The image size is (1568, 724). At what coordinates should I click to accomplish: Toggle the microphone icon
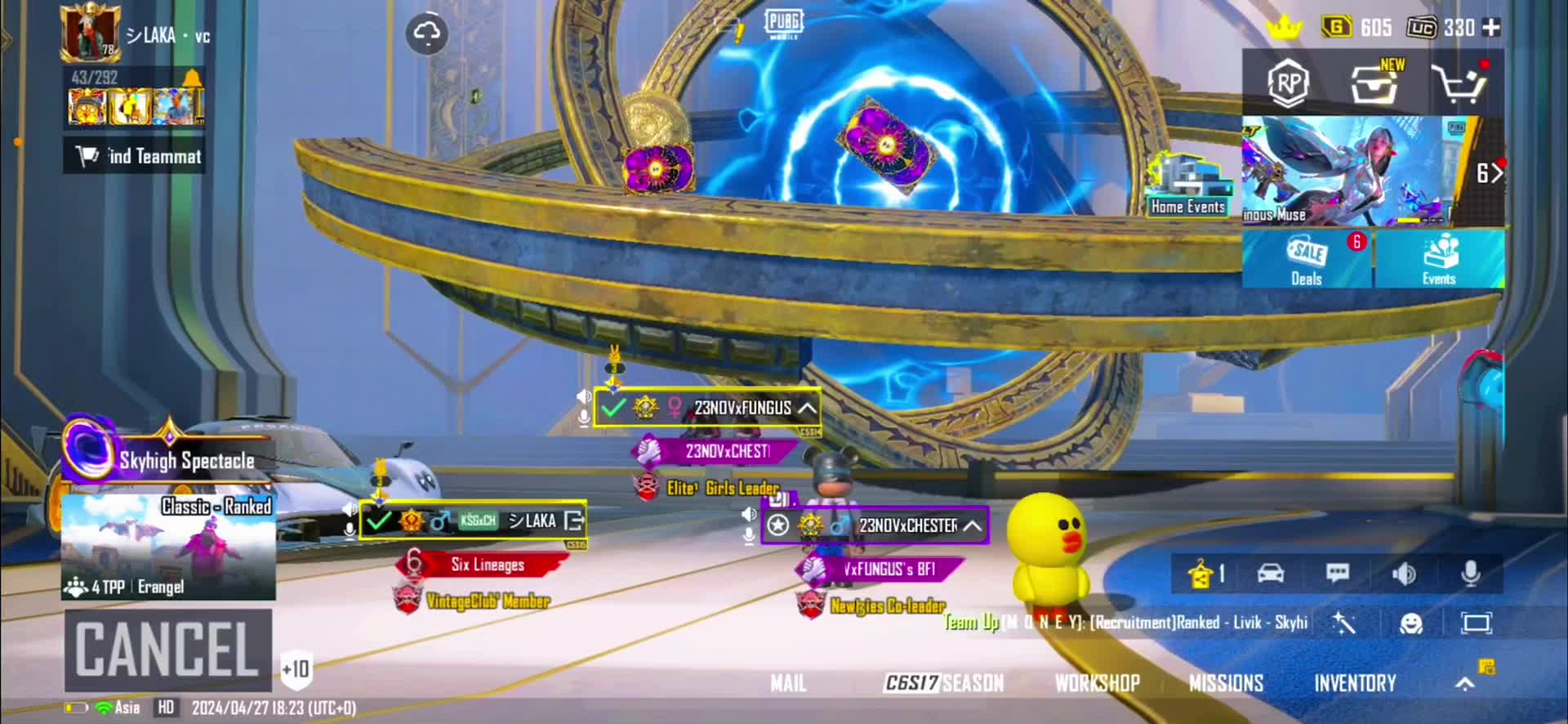1470,574
